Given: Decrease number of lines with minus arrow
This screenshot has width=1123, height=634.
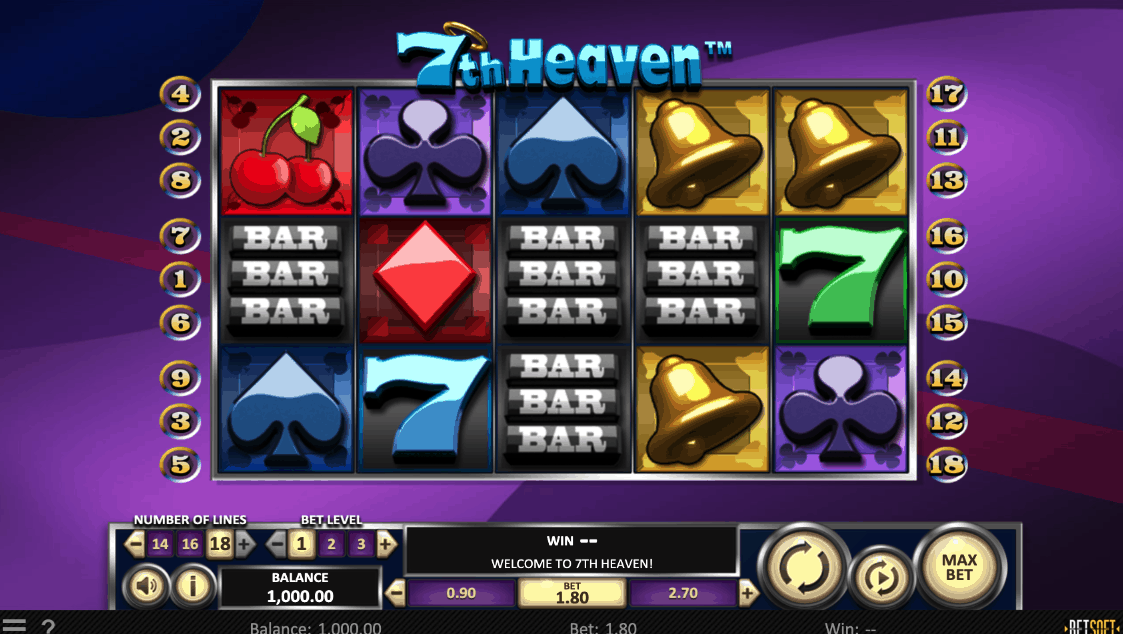Looking at the screenshot, I should click(x=135, y=544).
